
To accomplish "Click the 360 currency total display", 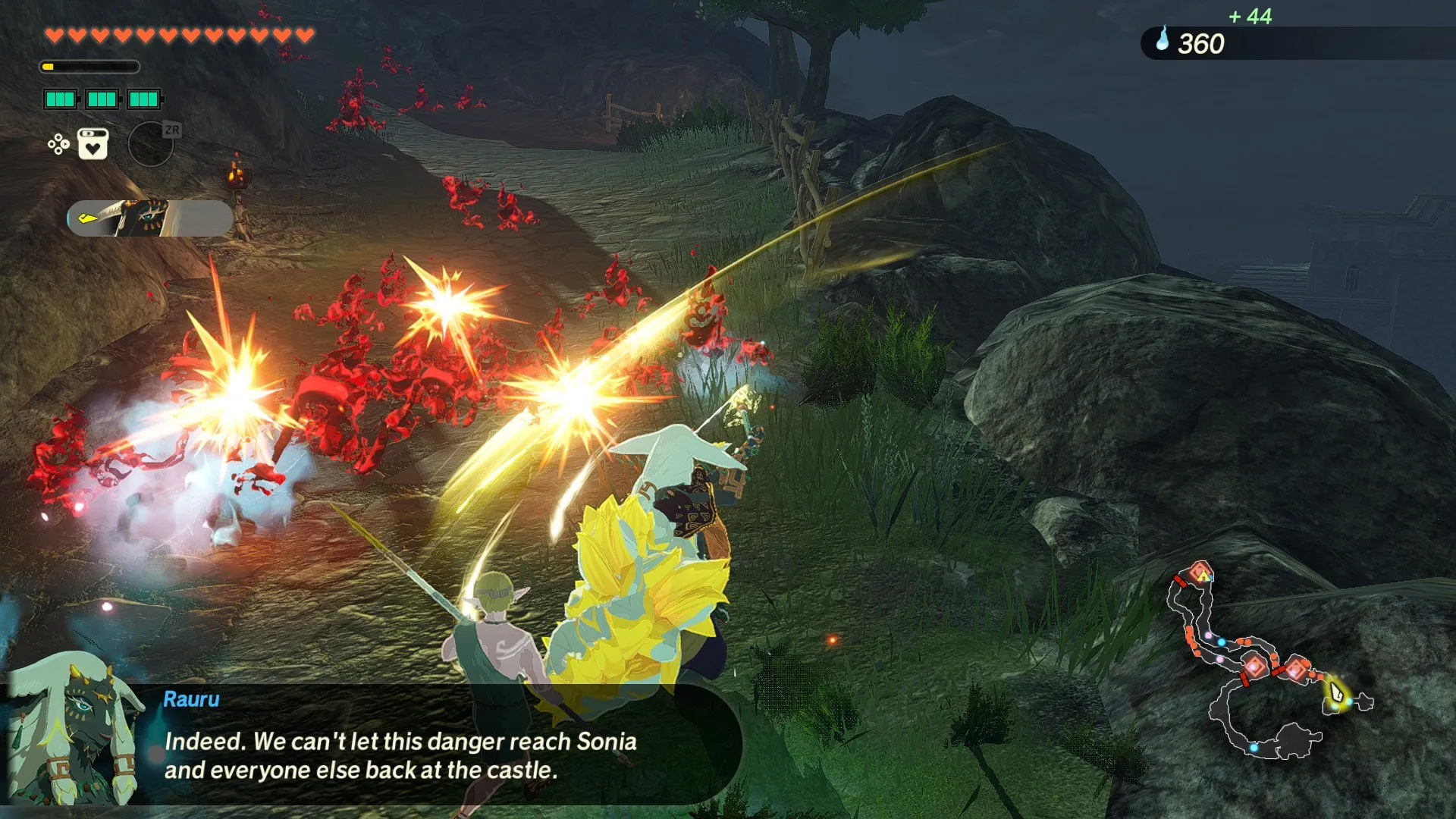I will [x=1200, y=44].
